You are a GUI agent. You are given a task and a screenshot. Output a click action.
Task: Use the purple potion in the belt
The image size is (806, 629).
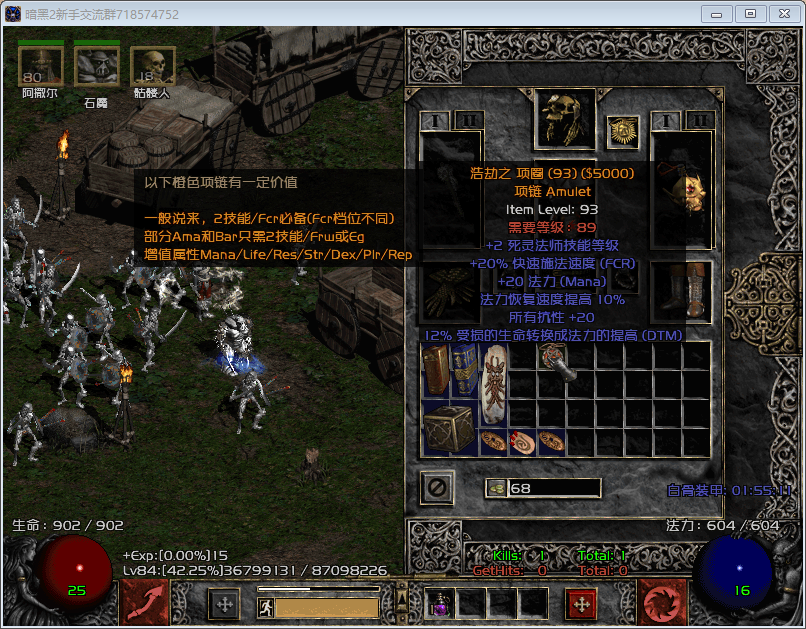click(x=441, y=603)
